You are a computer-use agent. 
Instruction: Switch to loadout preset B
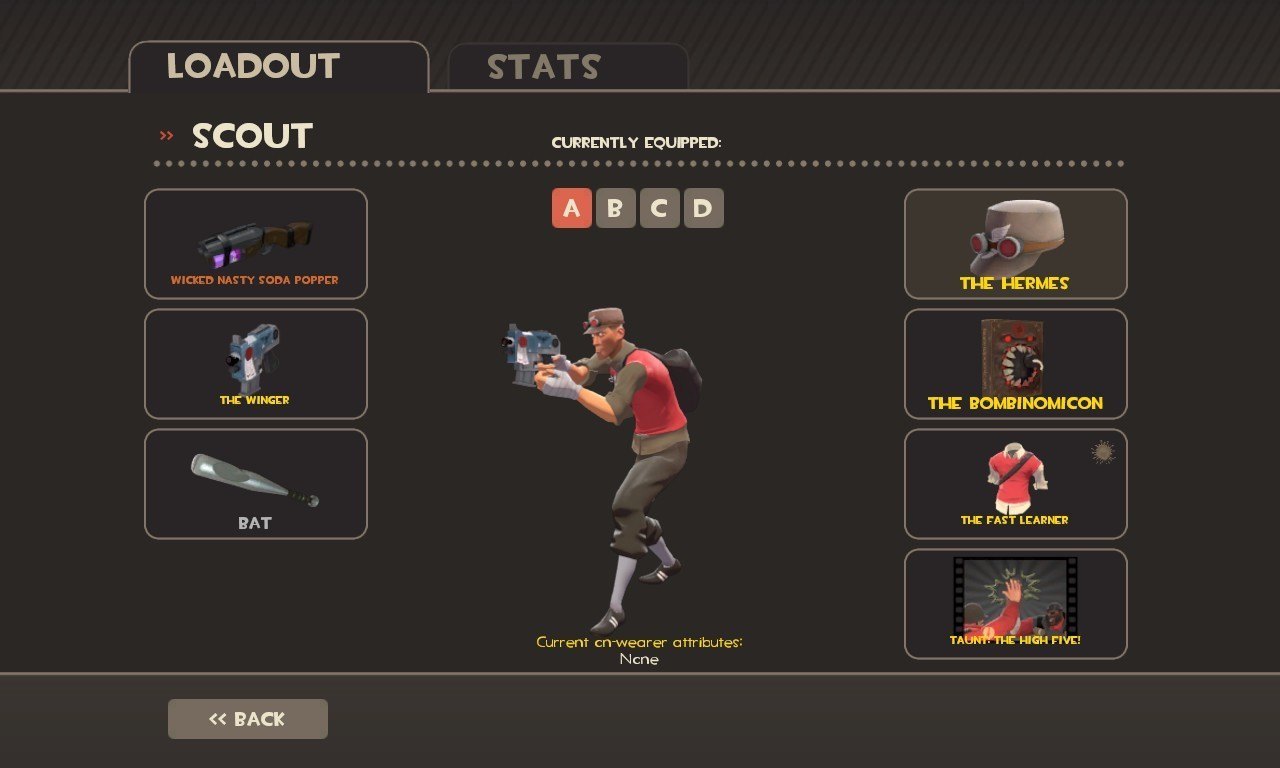616,208
